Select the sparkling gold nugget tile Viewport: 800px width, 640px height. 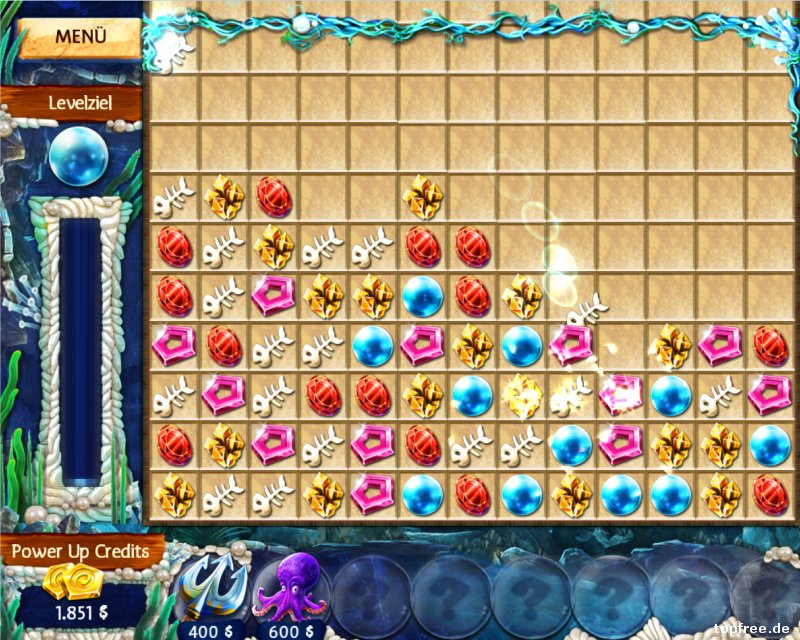522,395
